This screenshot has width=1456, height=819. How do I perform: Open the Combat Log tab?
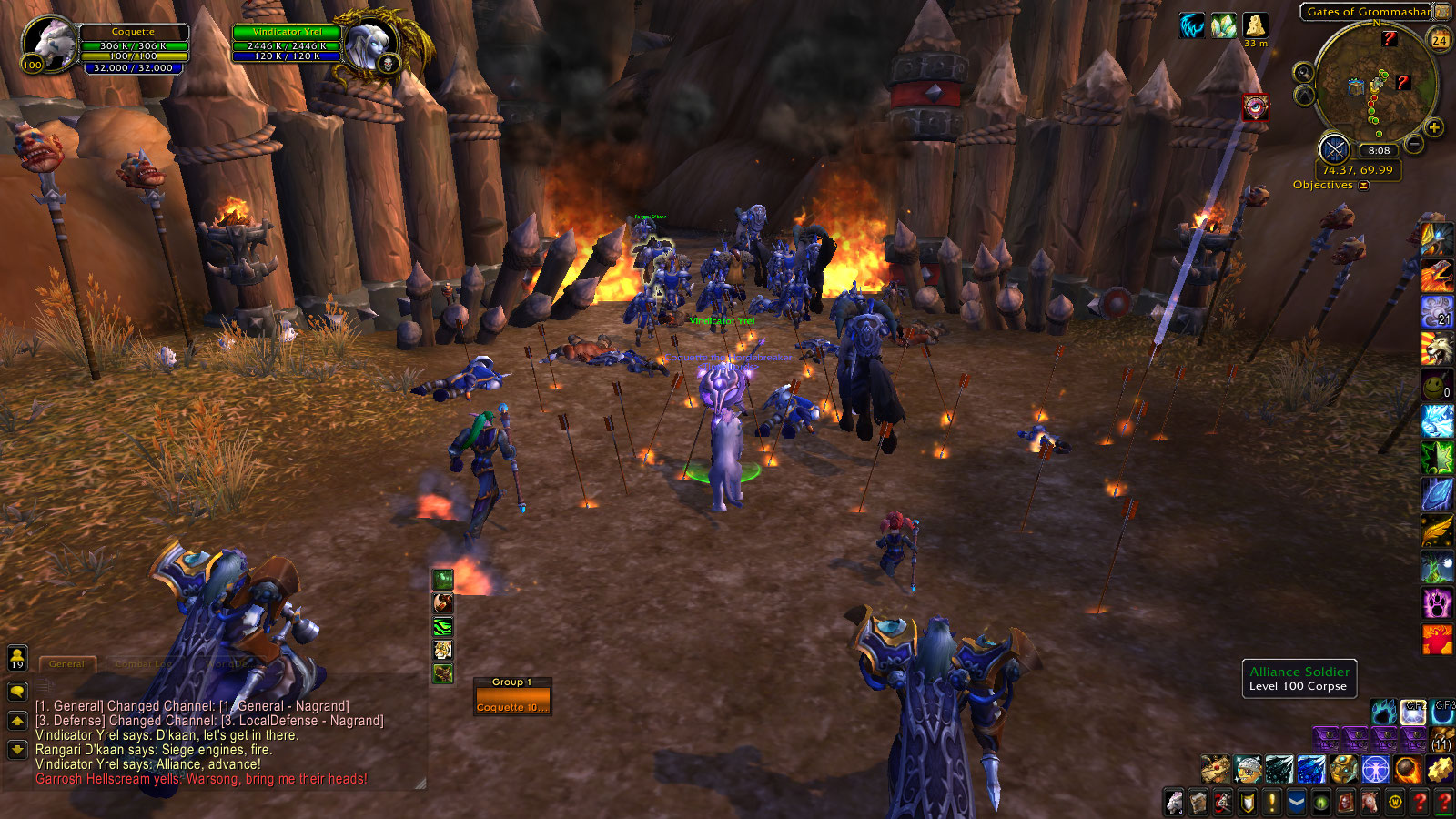click(x=142, y=664)
